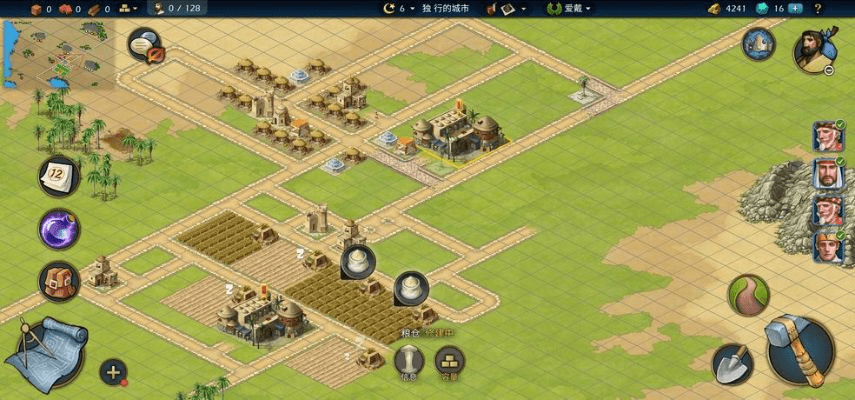Image resolution: width=855 pixels, height=400 pixels.
Task: Open the bearded leader portrait
Action: (x=813, y=50)
